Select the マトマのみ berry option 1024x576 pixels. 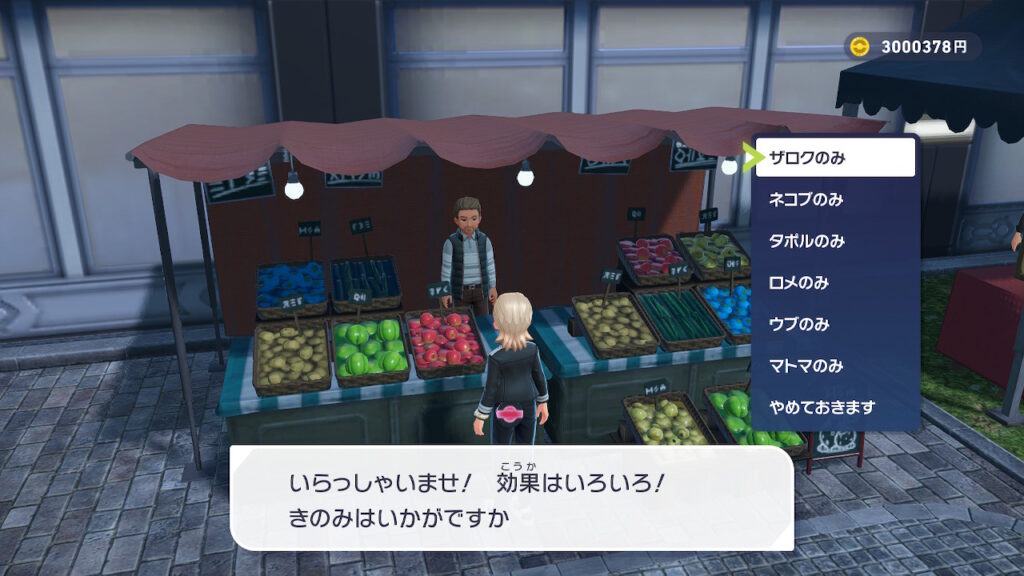click(835, 366)
